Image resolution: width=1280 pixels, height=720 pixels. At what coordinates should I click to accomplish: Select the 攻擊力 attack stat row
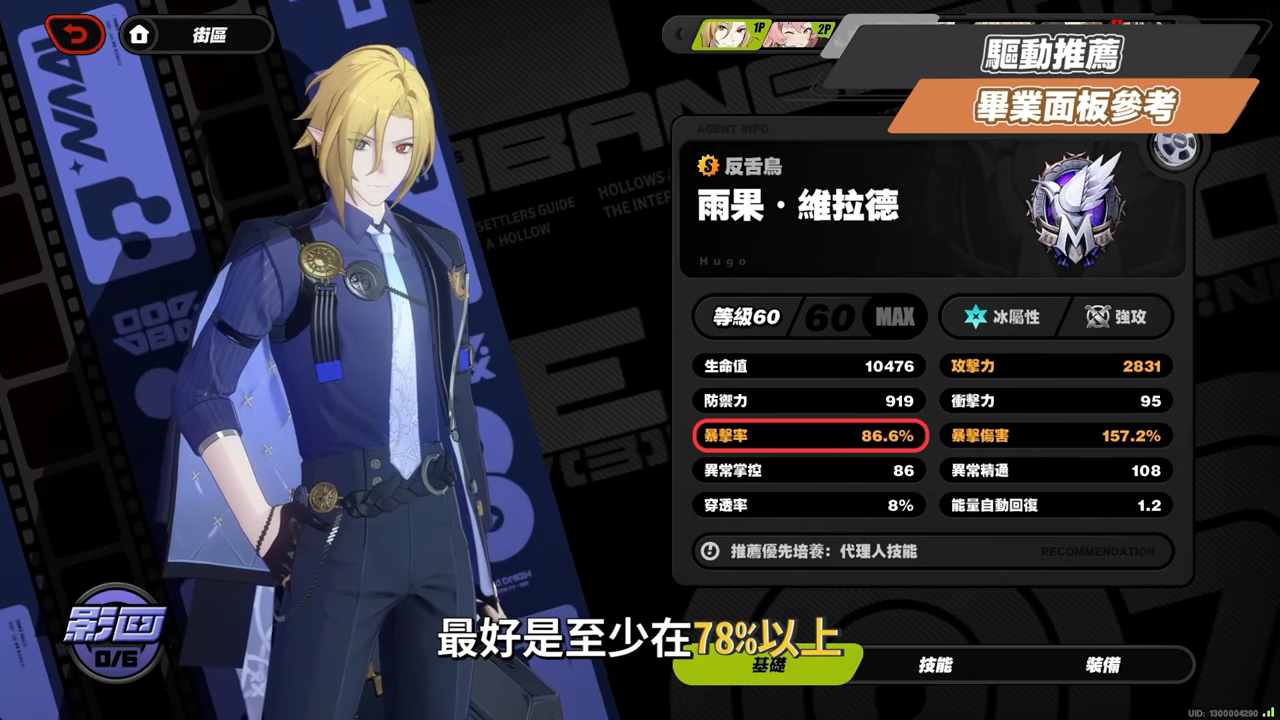1055,366
